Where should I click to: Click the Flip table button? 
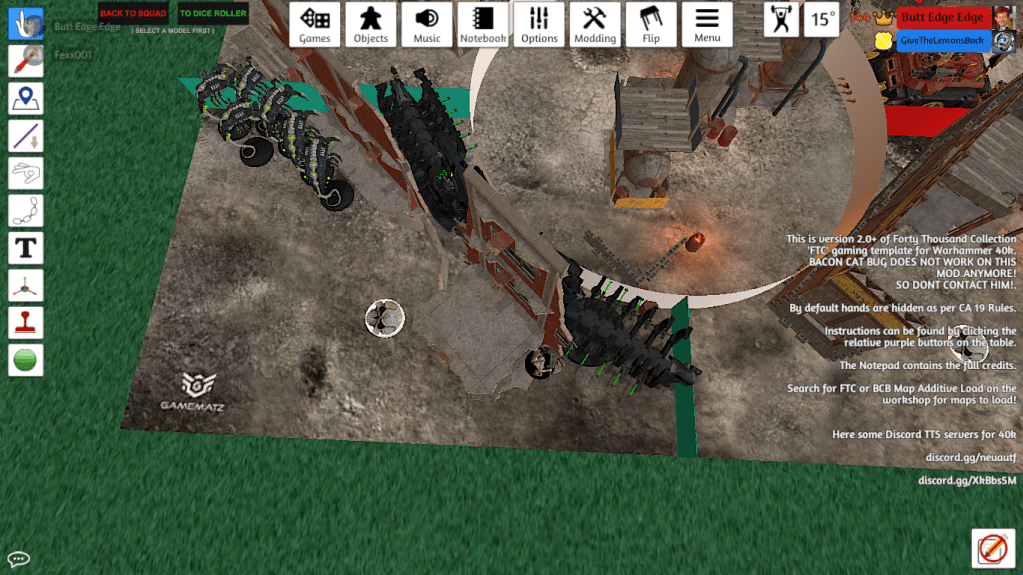[651, 24]
